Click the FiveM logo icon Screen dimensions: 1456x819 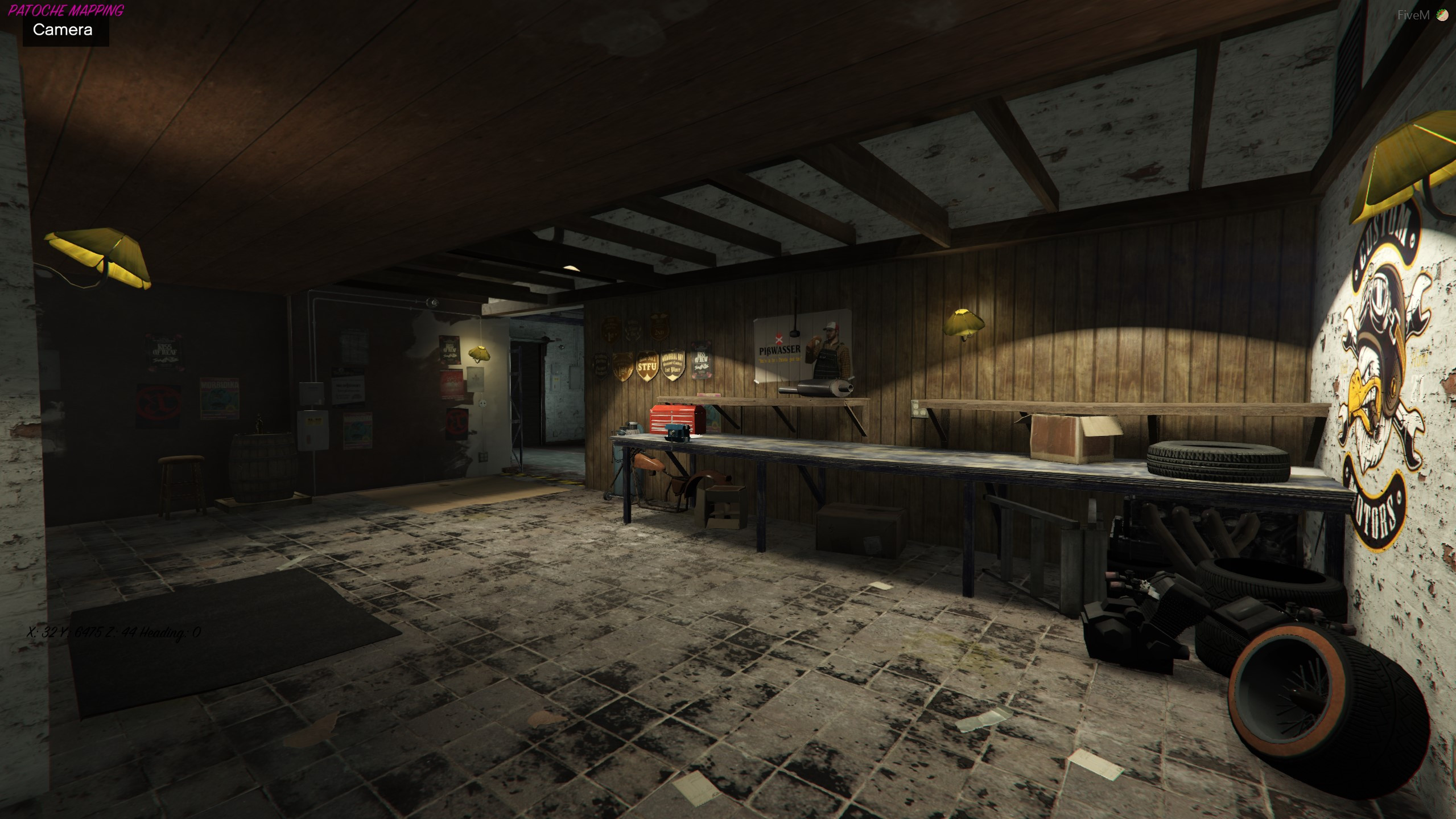pos(1442,15)
